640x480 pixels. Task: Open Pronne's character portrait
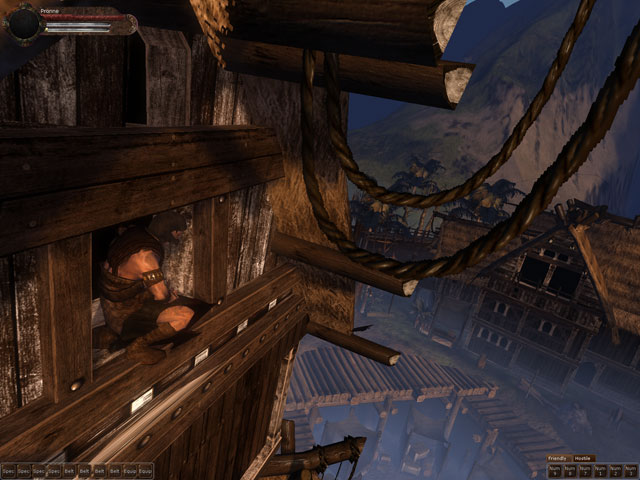click(x=23, y=22)
